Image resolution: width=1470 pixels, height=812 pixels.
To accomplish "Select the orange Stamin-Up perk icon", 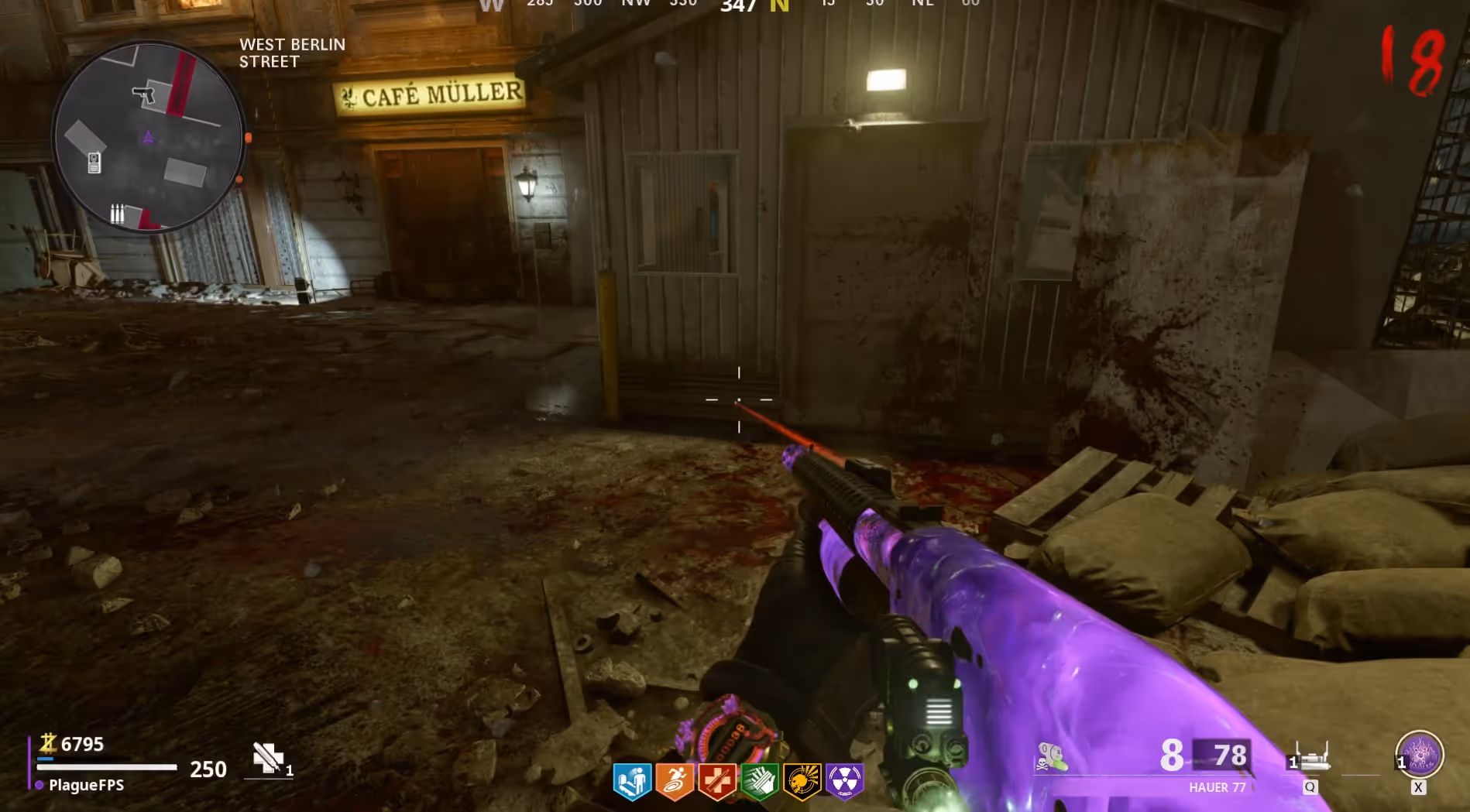I will (675, 780).
